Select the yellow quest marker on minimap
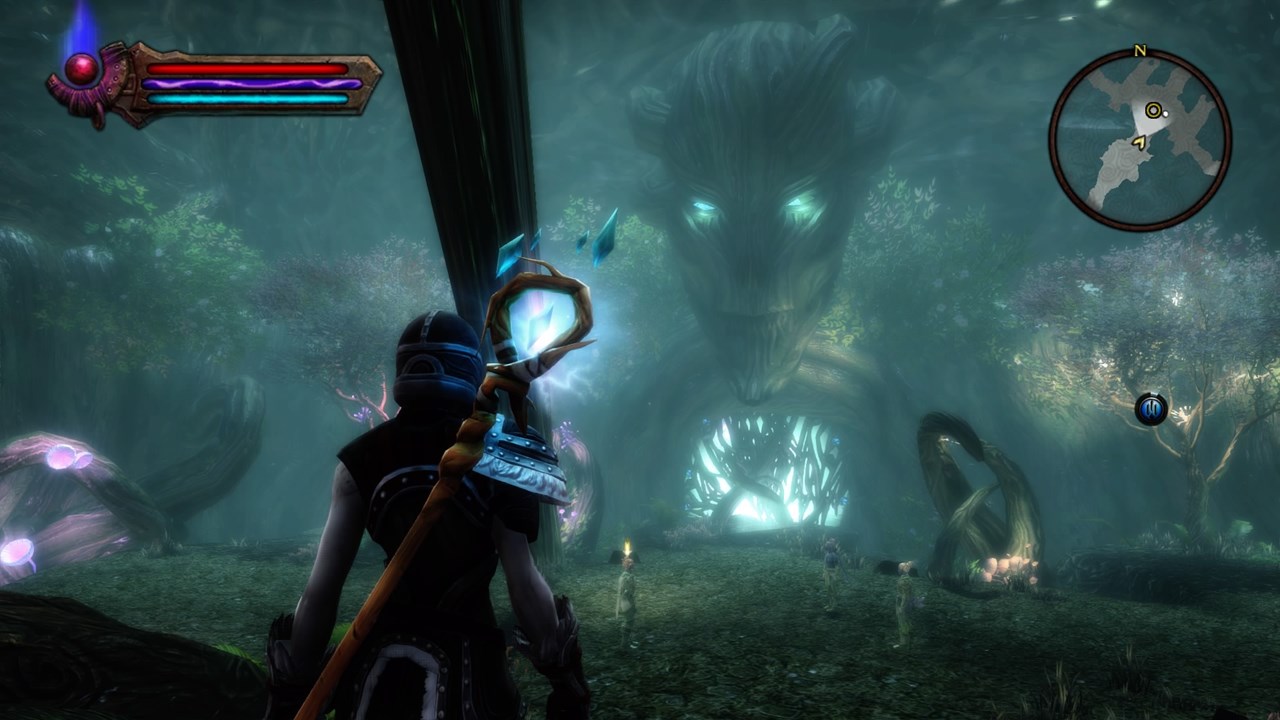Image resolution: width=1280 pixels, height=720 pixels. pos(1154,111)
